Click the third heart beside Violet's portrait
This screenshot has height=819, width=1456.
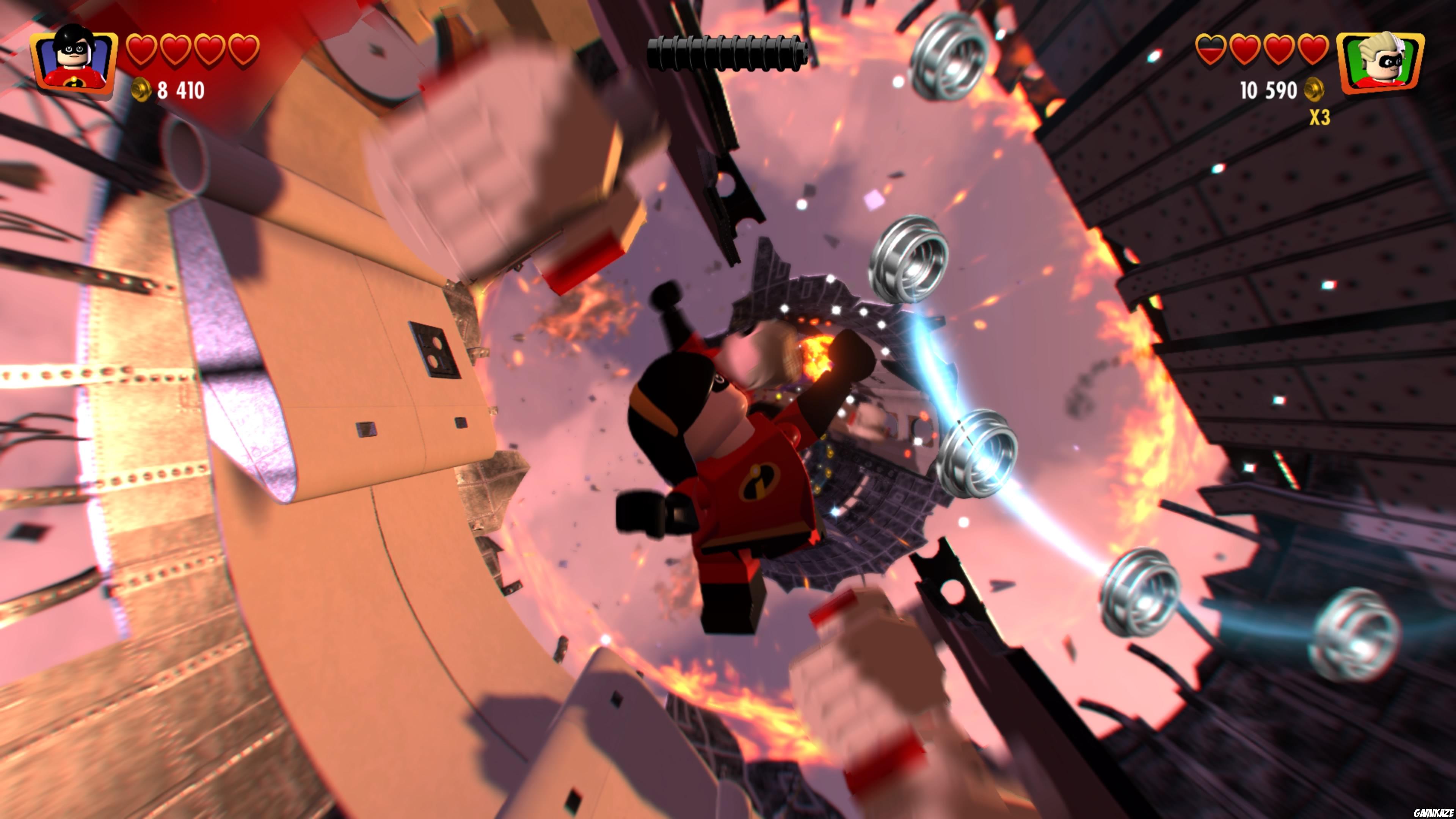pyautogui.click(x=210, y=49)
